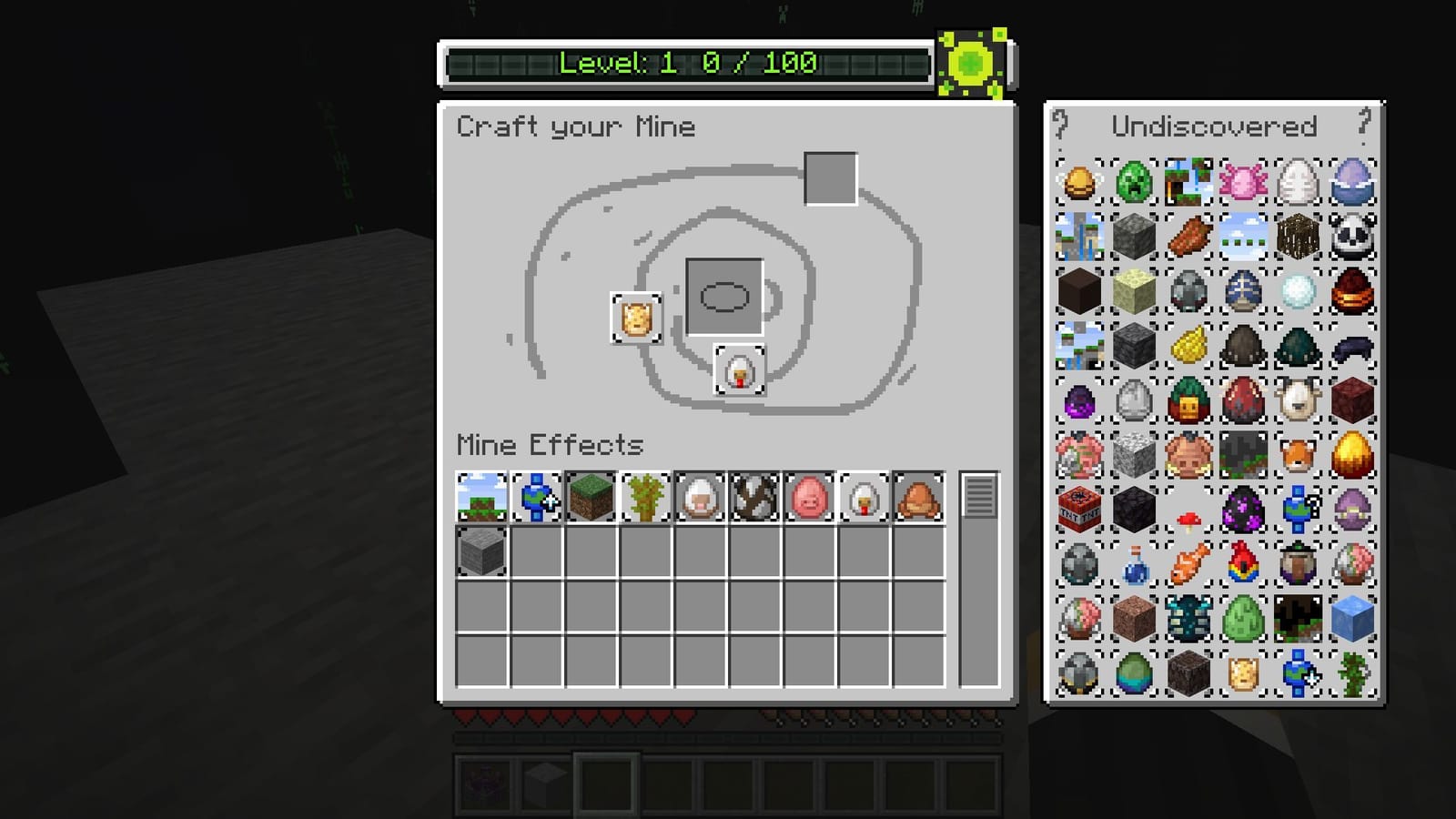The height and width of the screenshot is (819, 1456).
Task: Select the salmon fish item
Action: (1188, 563)
